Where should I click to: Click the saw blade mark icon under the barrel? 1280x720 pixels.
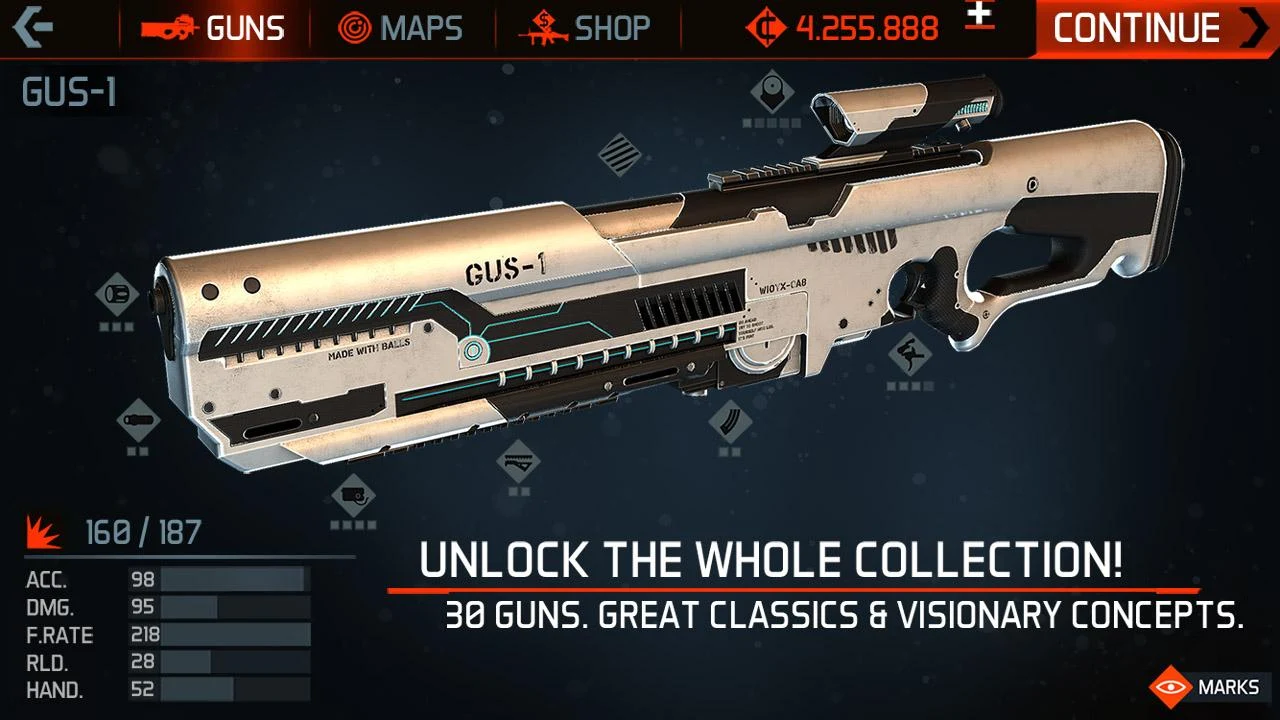(x=517, y=462)
